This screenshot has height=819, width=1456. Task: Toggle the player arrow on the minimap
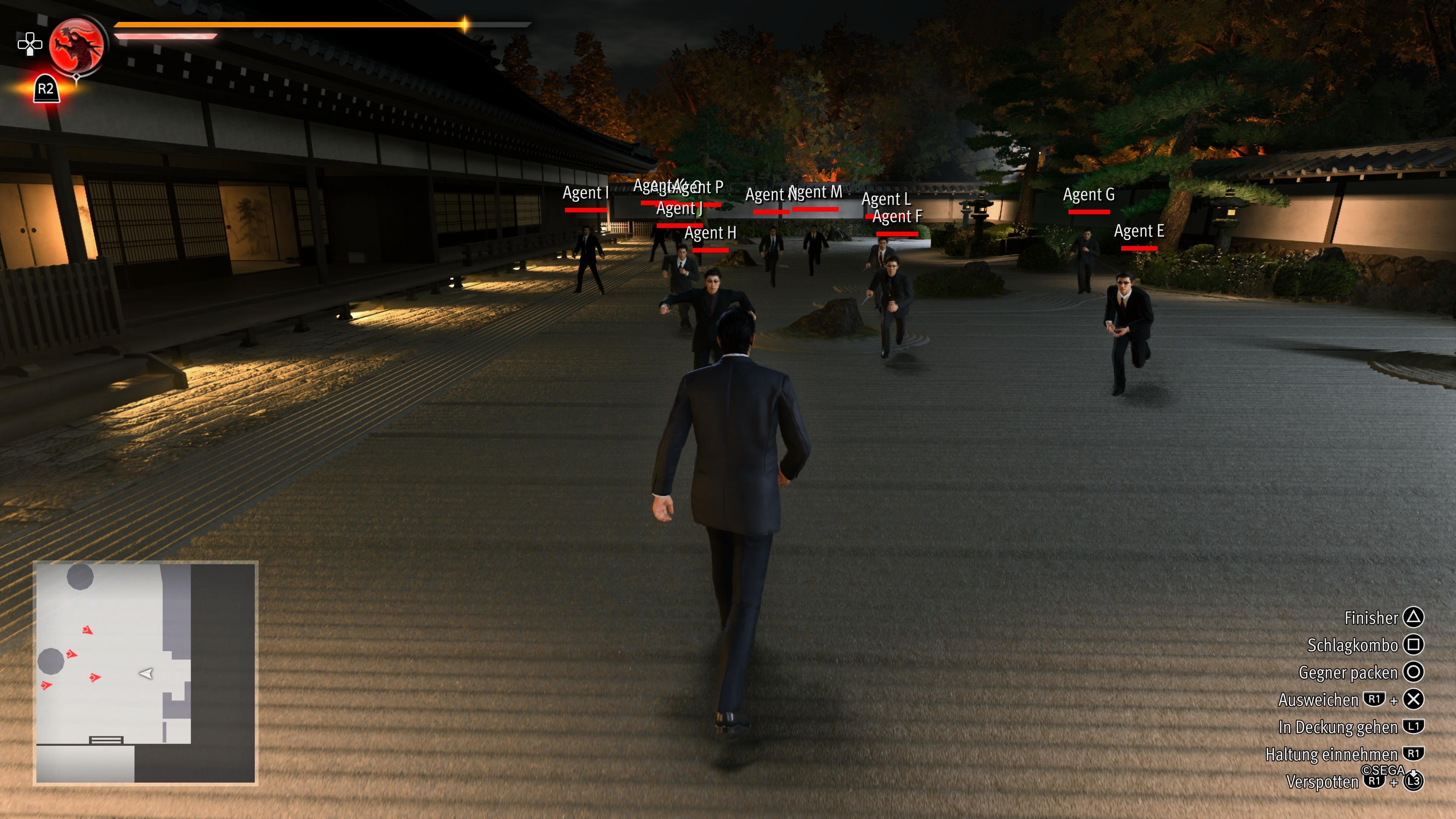point(146,673)
